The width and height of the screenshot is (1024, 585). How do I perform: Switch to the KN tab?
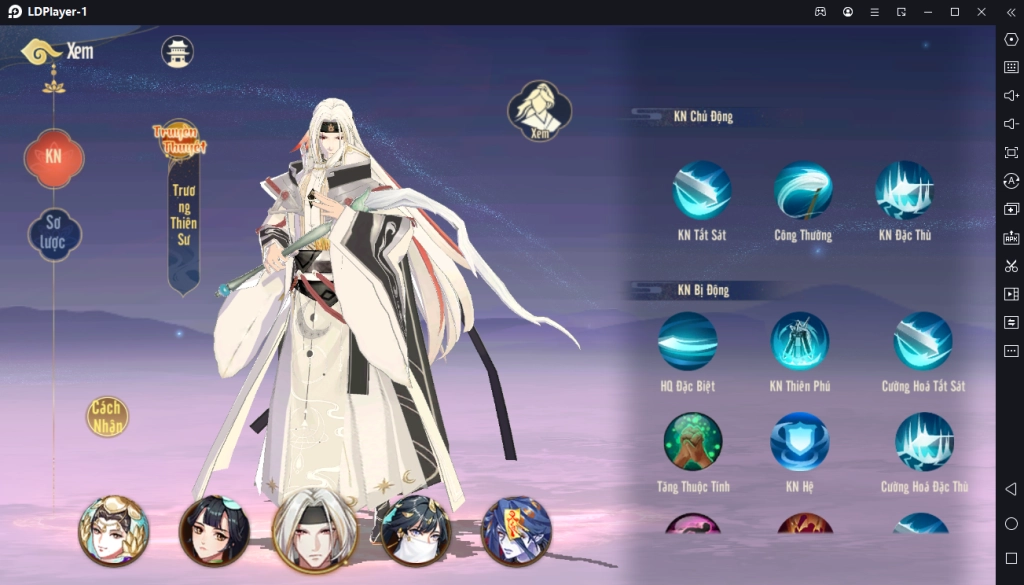(x=54, y=157)
